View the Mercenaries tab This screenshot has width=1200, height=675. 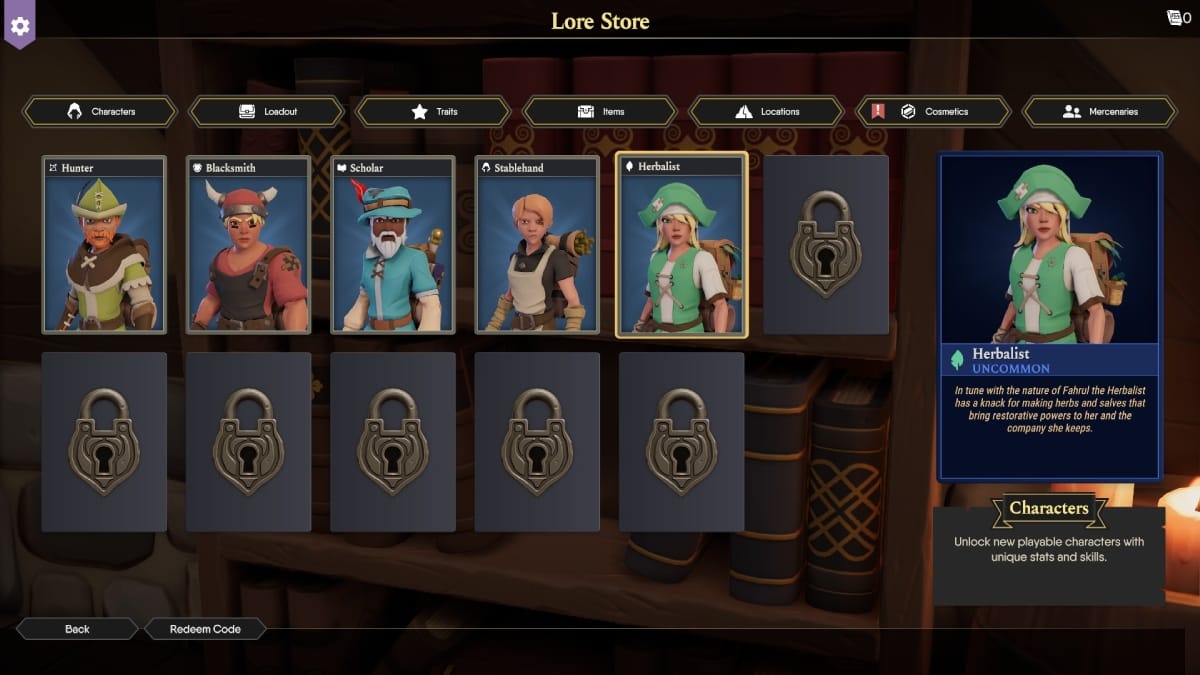click(x=1100, y=112)
